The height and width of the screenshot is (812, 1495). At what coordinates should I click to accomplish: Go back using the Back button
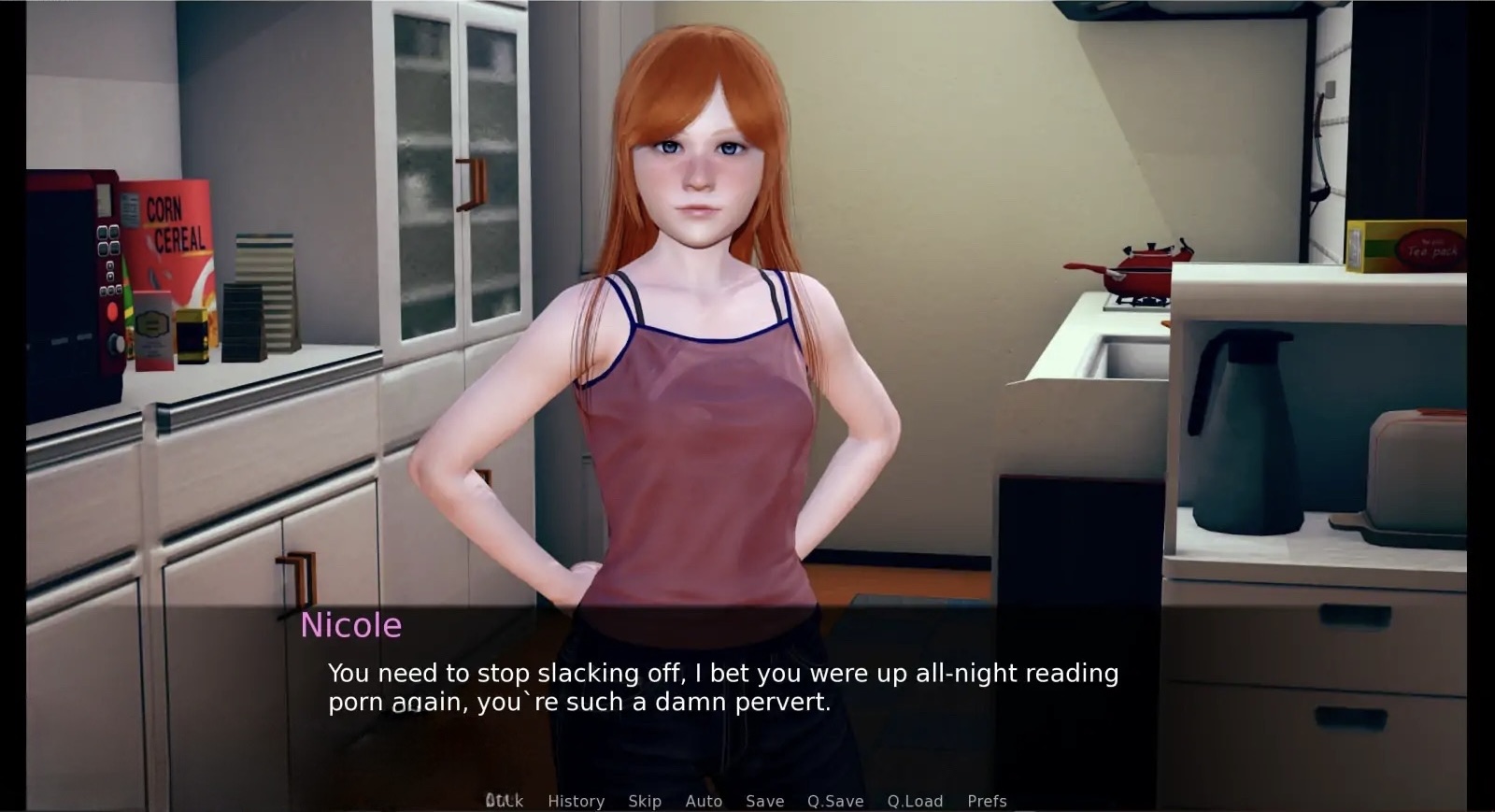coord(505,801)
